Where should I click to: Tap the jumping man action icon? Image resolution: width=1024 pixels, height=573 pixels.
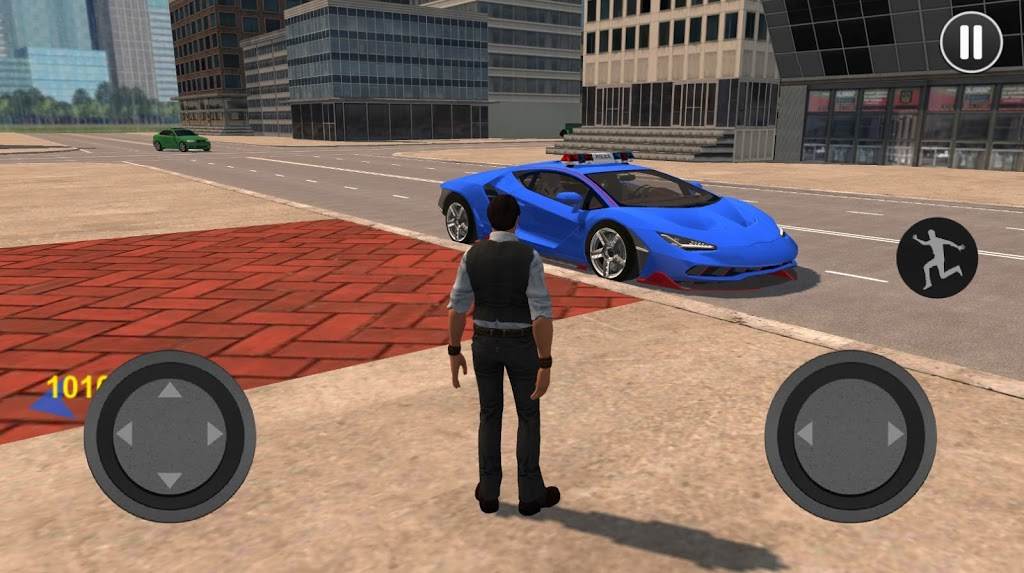[936, 258]
